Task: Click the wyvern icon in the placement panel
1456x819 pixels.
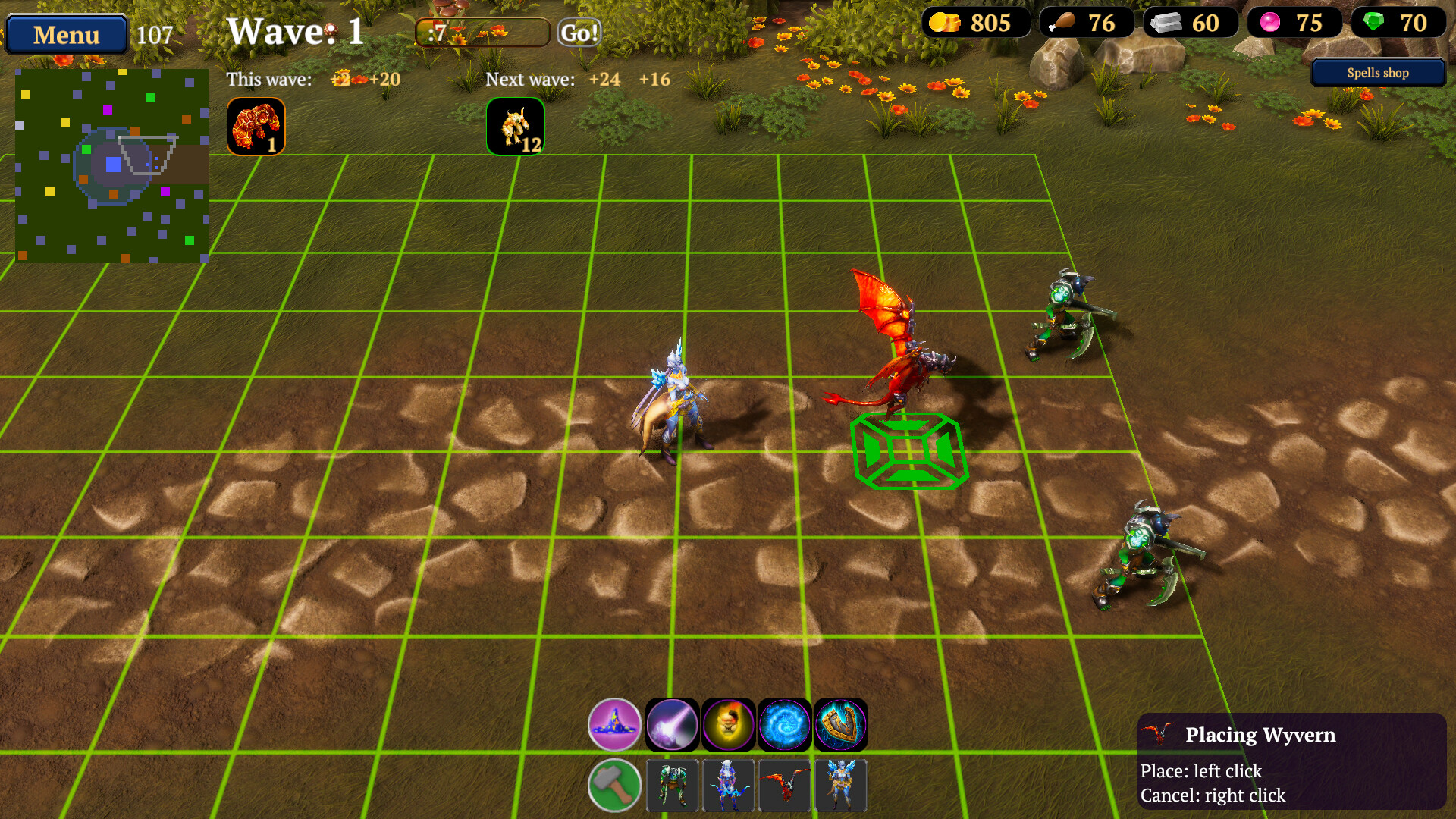Action: coord(784,785)
